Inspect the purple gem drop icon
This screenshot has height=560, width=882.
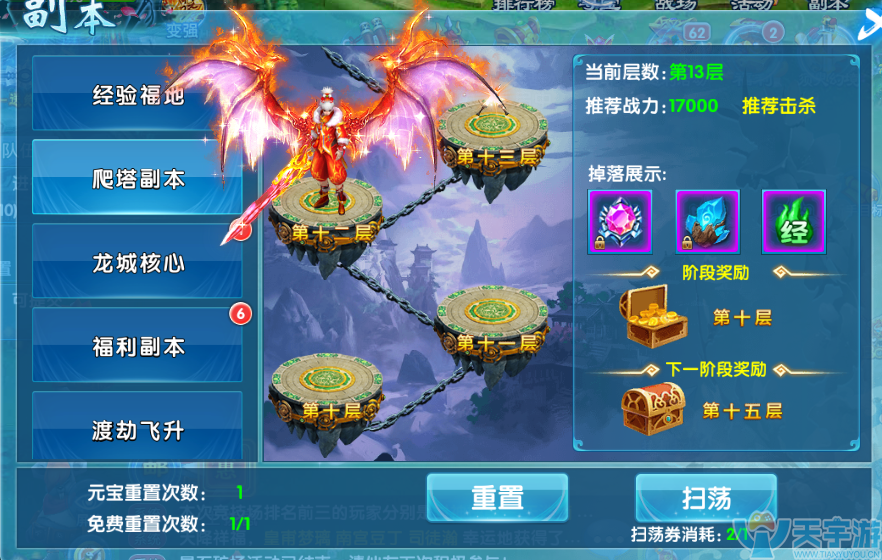click(x=620, y=222)
